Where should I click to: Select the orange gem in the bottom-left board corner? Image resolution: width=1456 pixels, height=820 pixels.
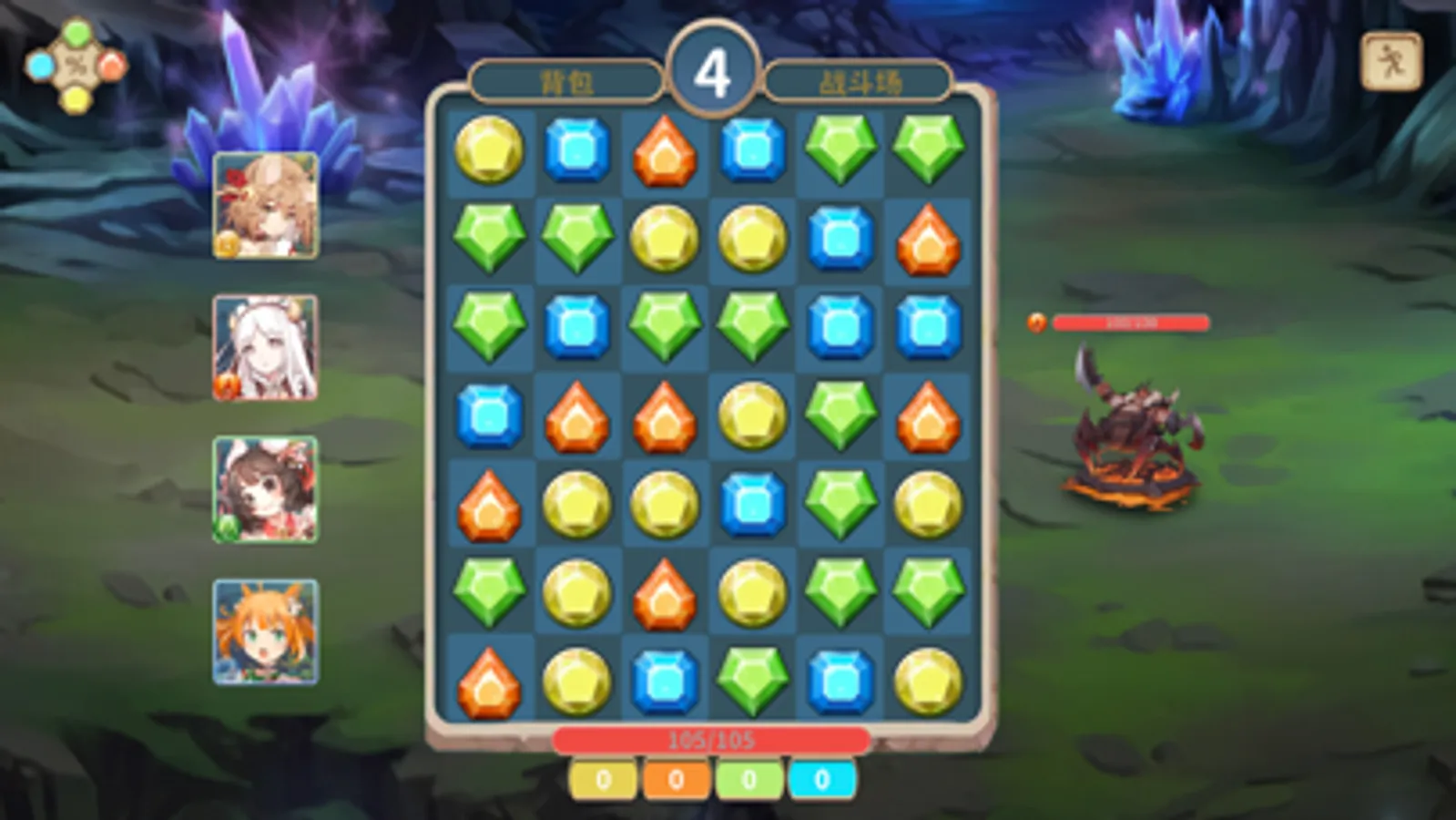[x=488, y=680]
